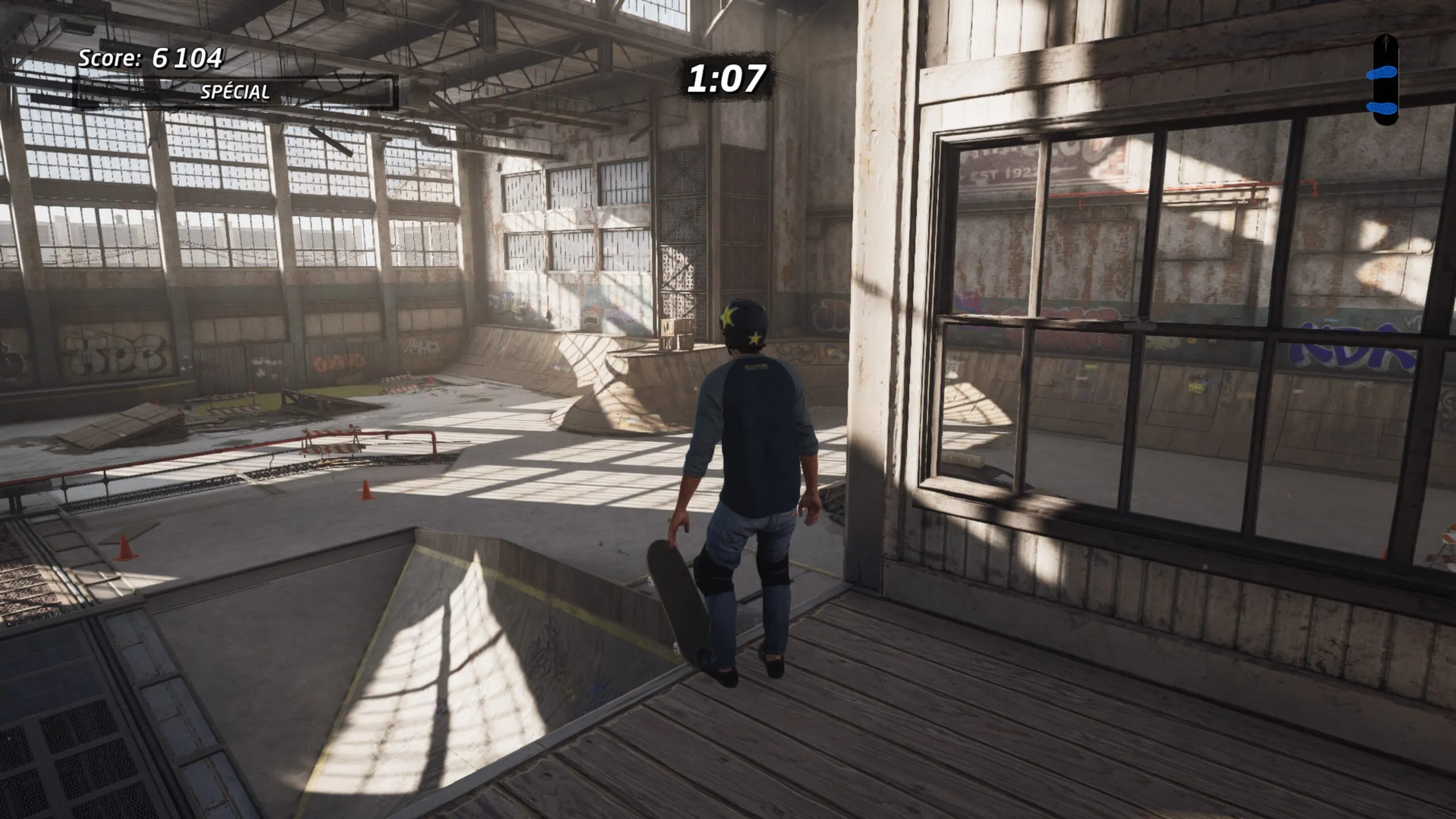Click the skateboard stance indicator icon
Viewport: 1456px width, 819px height.
coord(1385,80)
